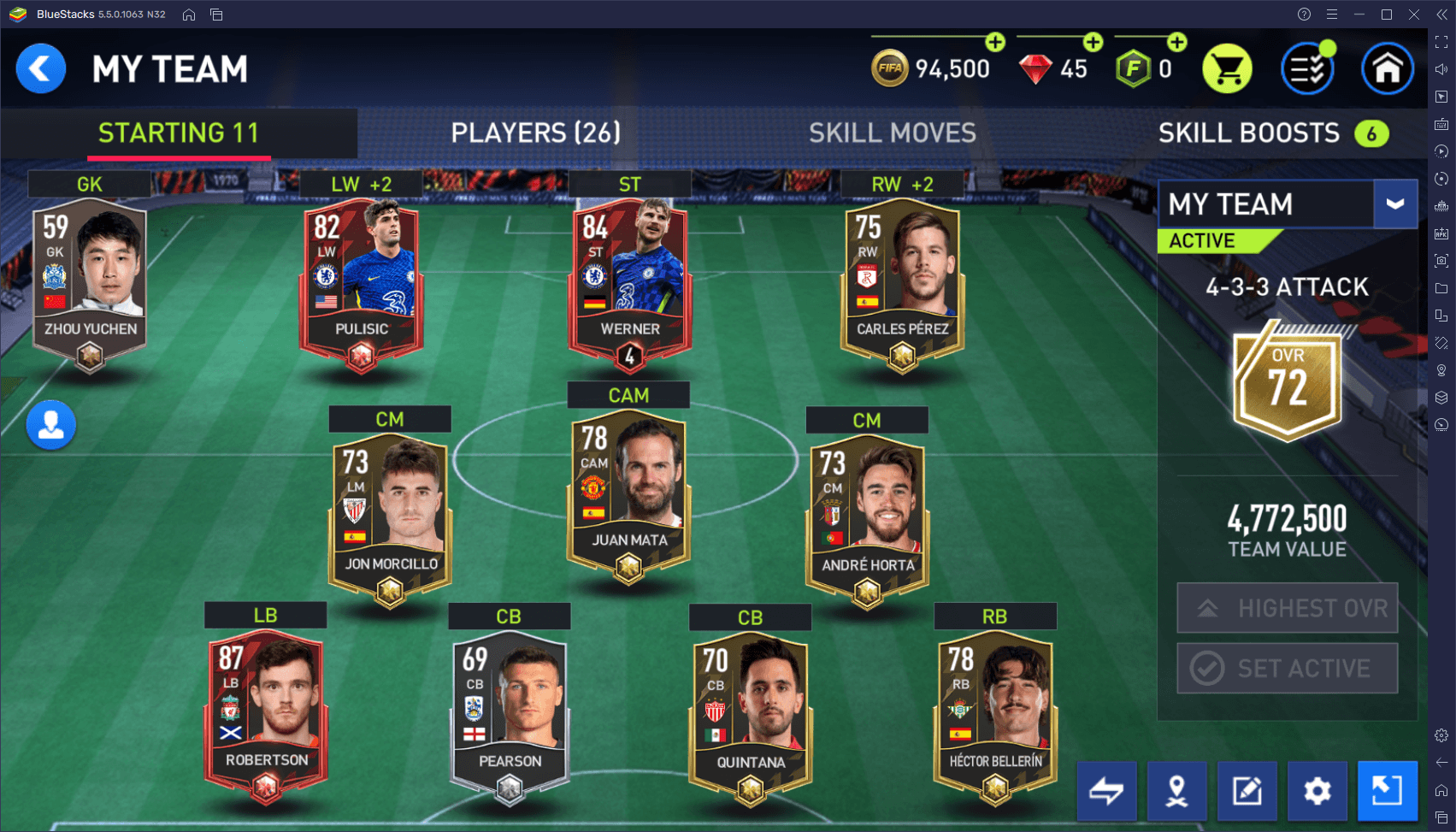1456x832 pixels.
Task: Open the shop cart icon
Action: point(1227,69)
